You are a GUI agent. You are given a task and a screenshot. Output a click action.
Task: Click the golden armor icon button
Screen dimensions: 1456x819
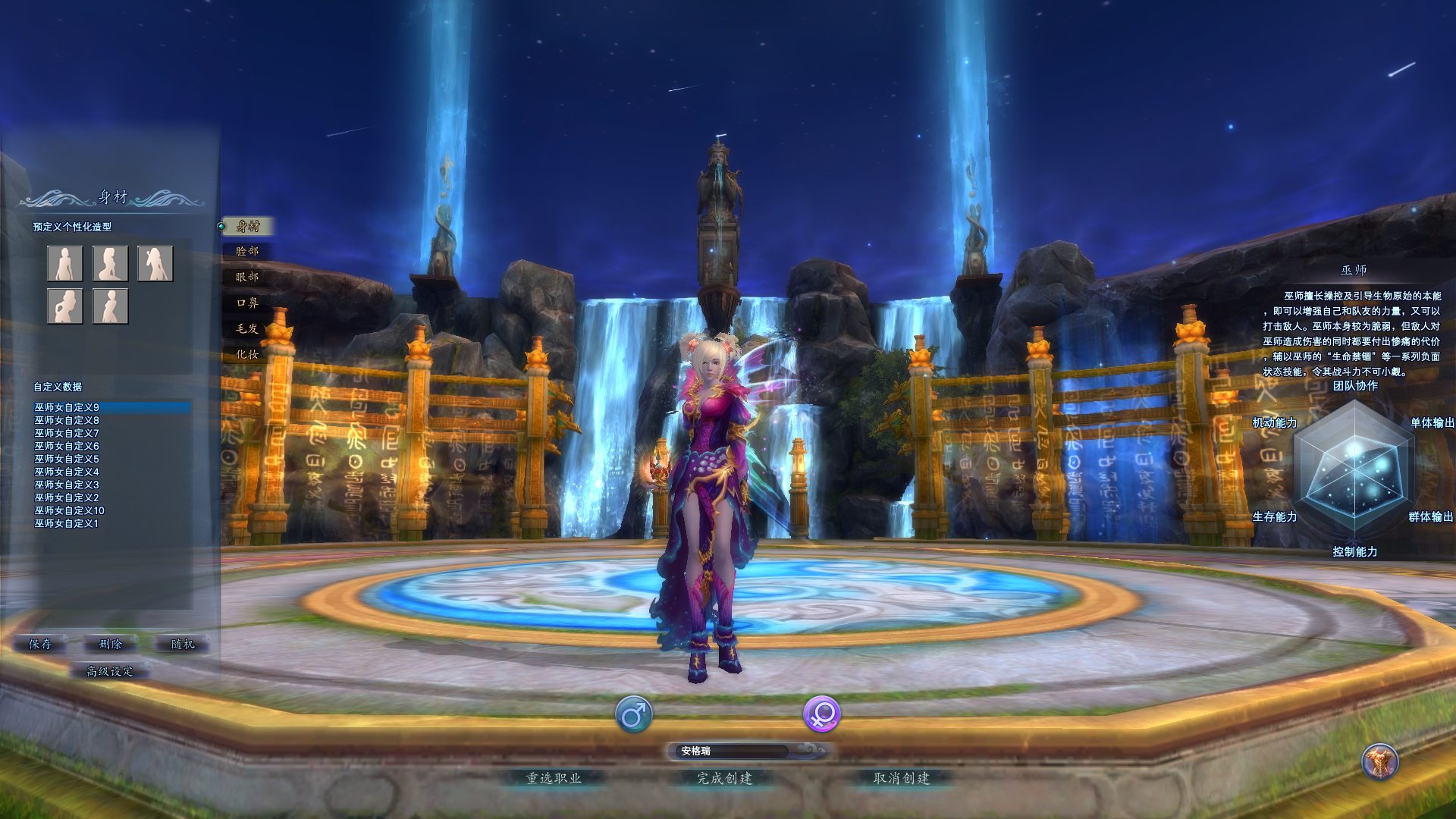tap(1379, 761)
